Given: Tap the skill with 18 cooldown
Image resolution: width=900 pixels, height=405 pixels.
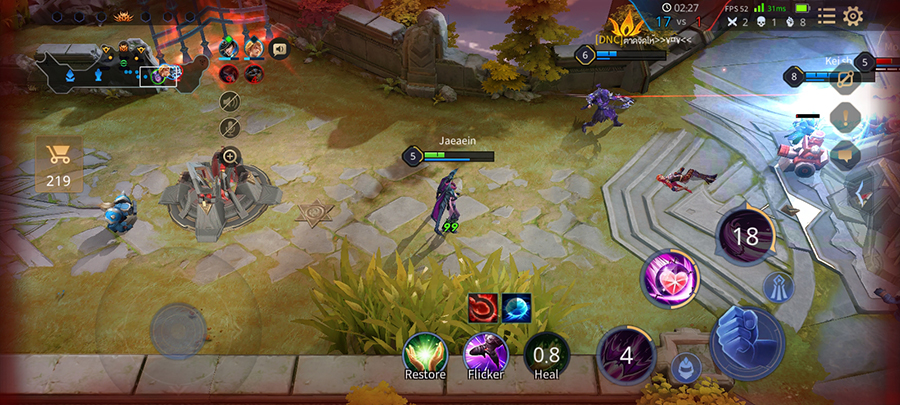Looking at the screenshot, I should tap(746, 236).
